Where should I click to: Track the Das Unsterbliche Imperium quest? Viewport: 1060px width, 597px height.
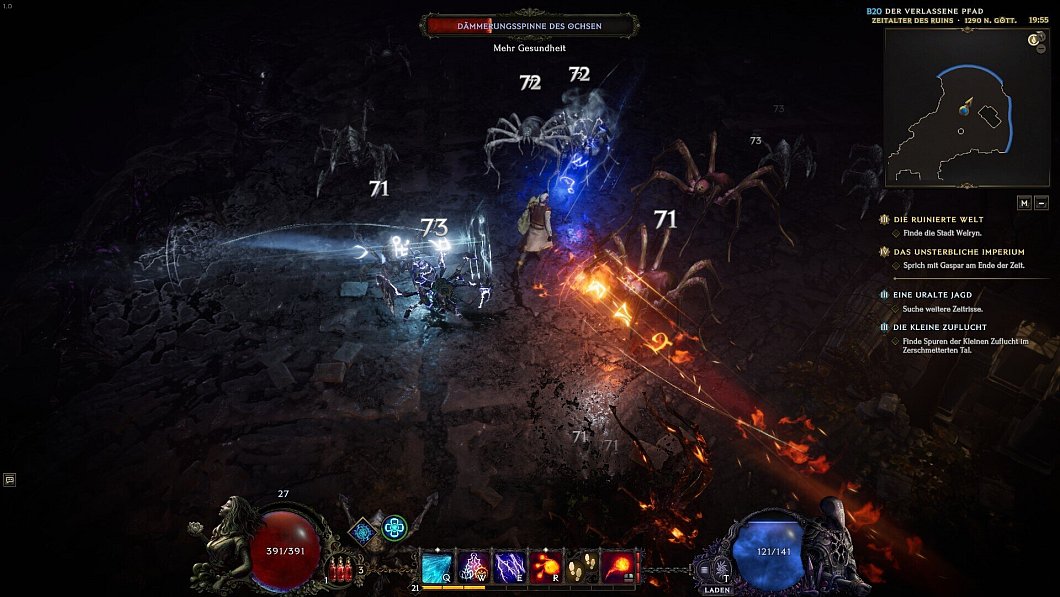tap(958, 252)
